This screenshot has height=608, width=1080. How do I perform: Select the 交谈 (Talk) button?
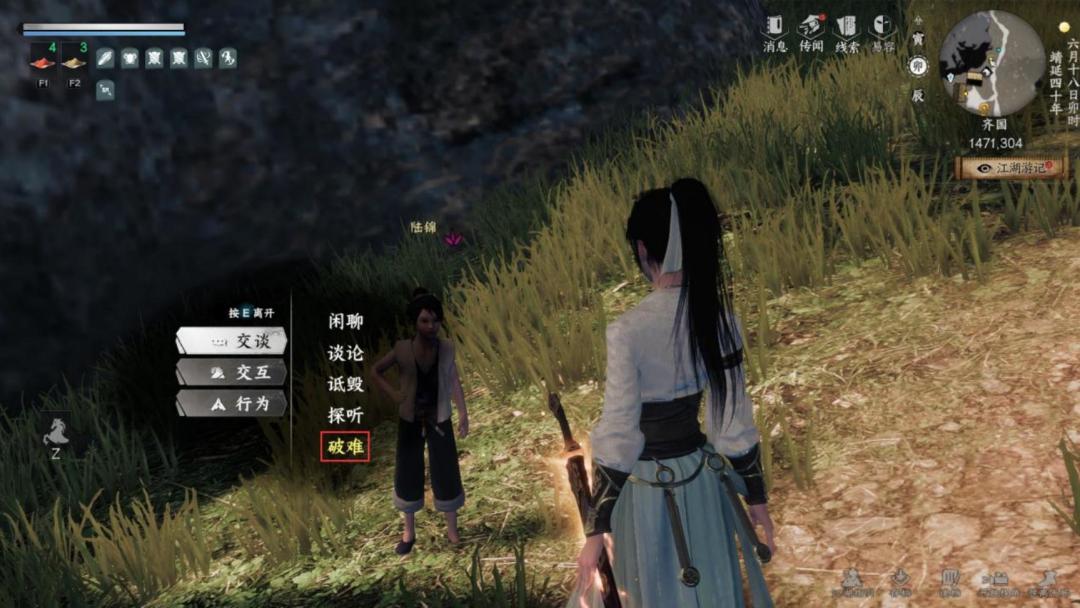pyautogui.click(x=232, y=341)
